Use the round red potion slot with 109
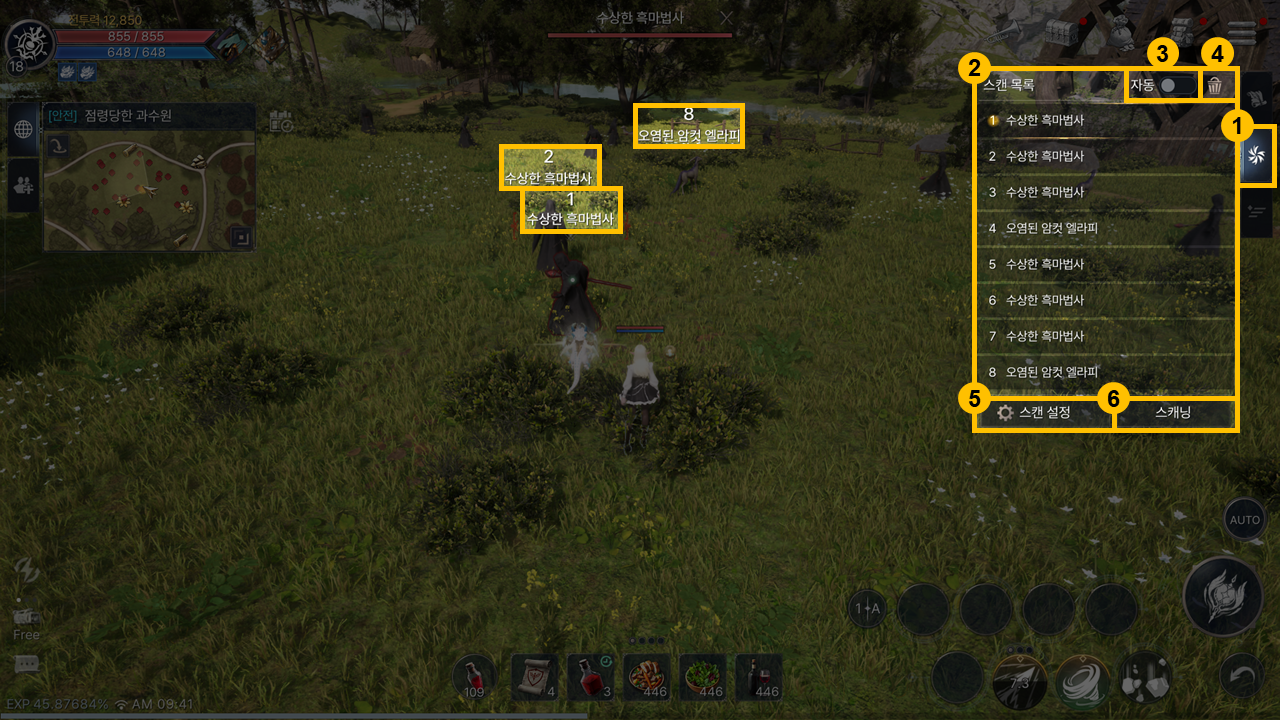Screen dimensions: 1280x720 coord(475,677)
